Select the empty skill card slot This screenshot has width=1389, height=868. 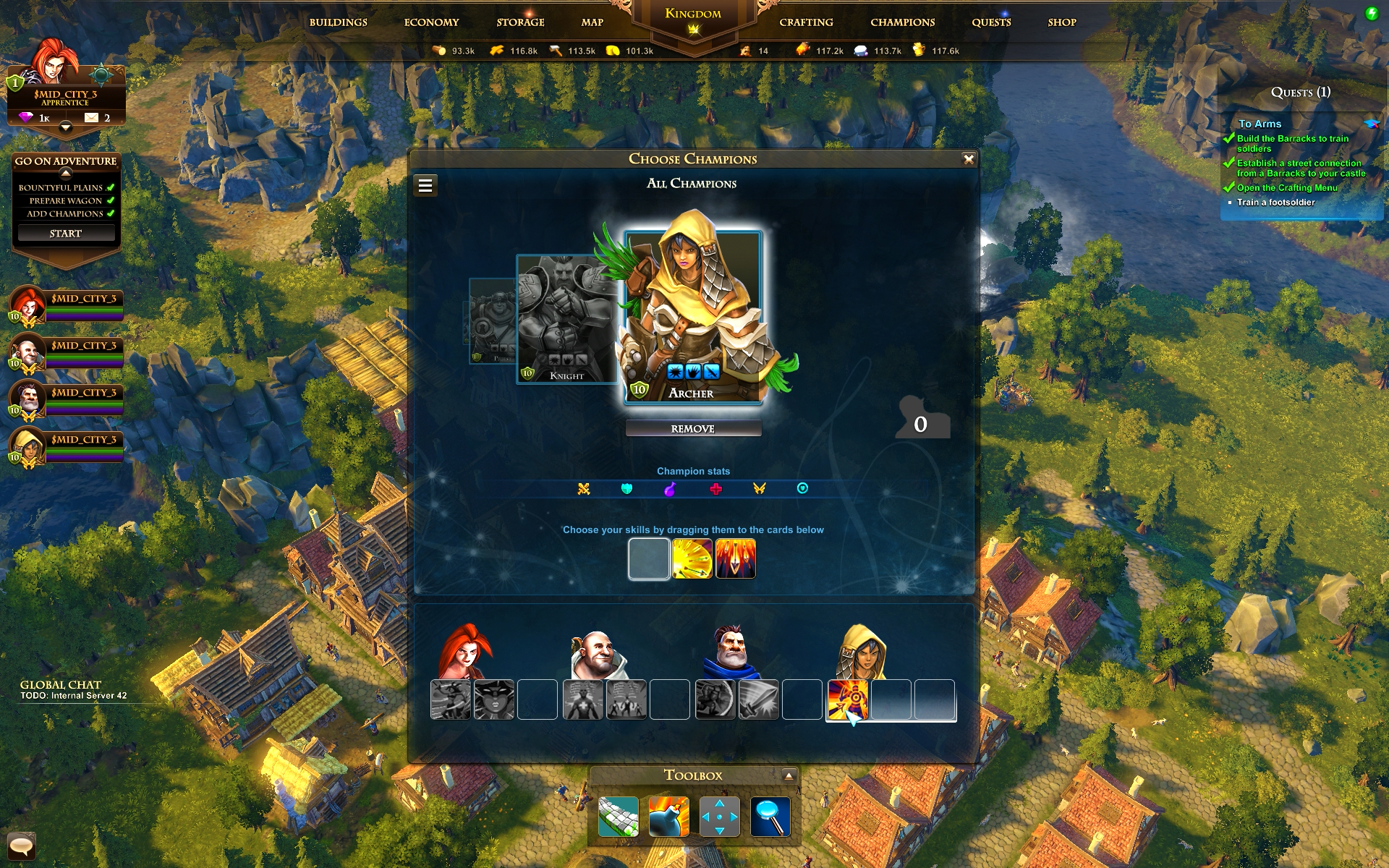[649, 558]
